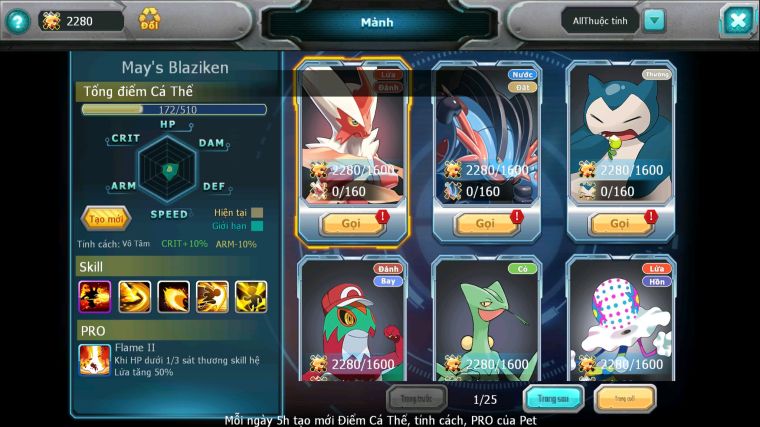Viewport: 760px width, 427px height.
Task: Choose the green Sceptile pet card
Action: point(486,320)
